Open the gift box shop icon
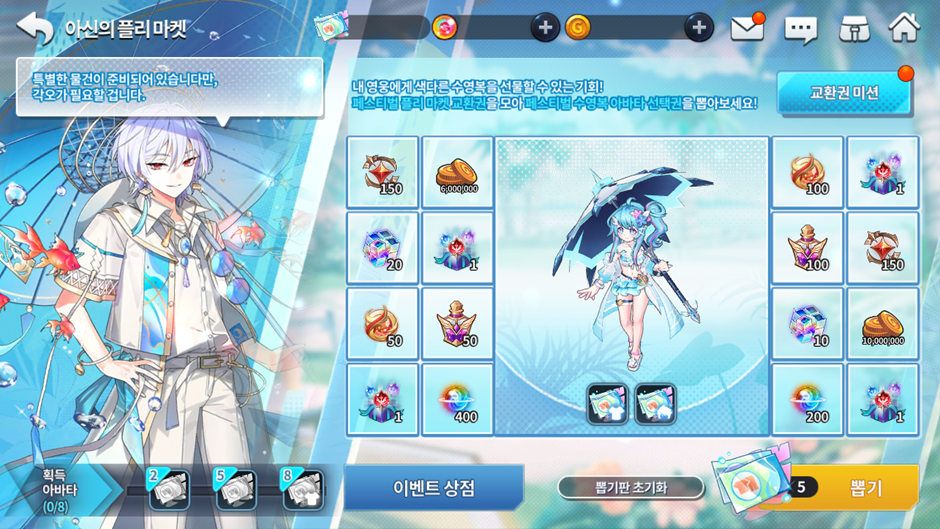The width and height of the screenshot is (940, 529). [x=853, y=28]
